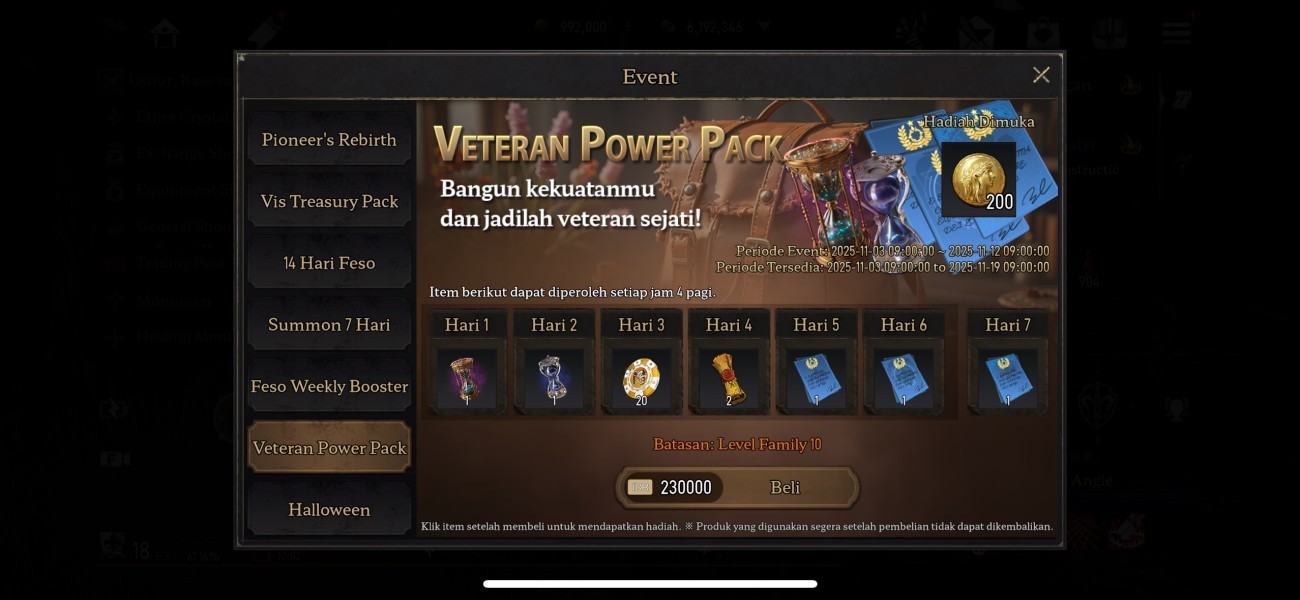The image size is (1300, 600).
Task: View the Hari 2 silver hourglass reward
Action: point(554,378)
